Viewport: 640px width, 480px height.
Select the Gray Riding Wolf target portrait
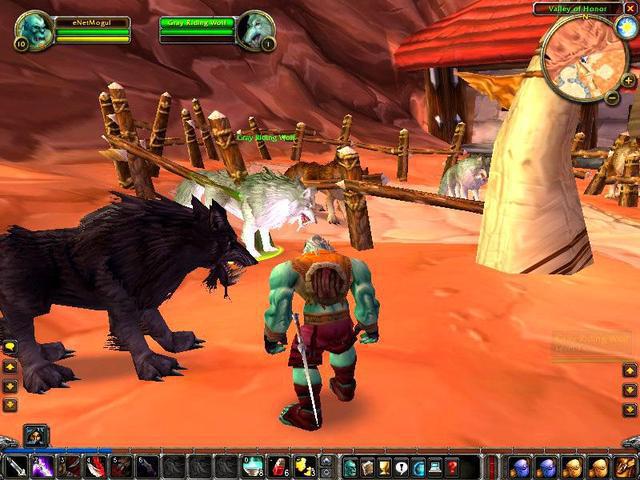[x=255, y=29]
